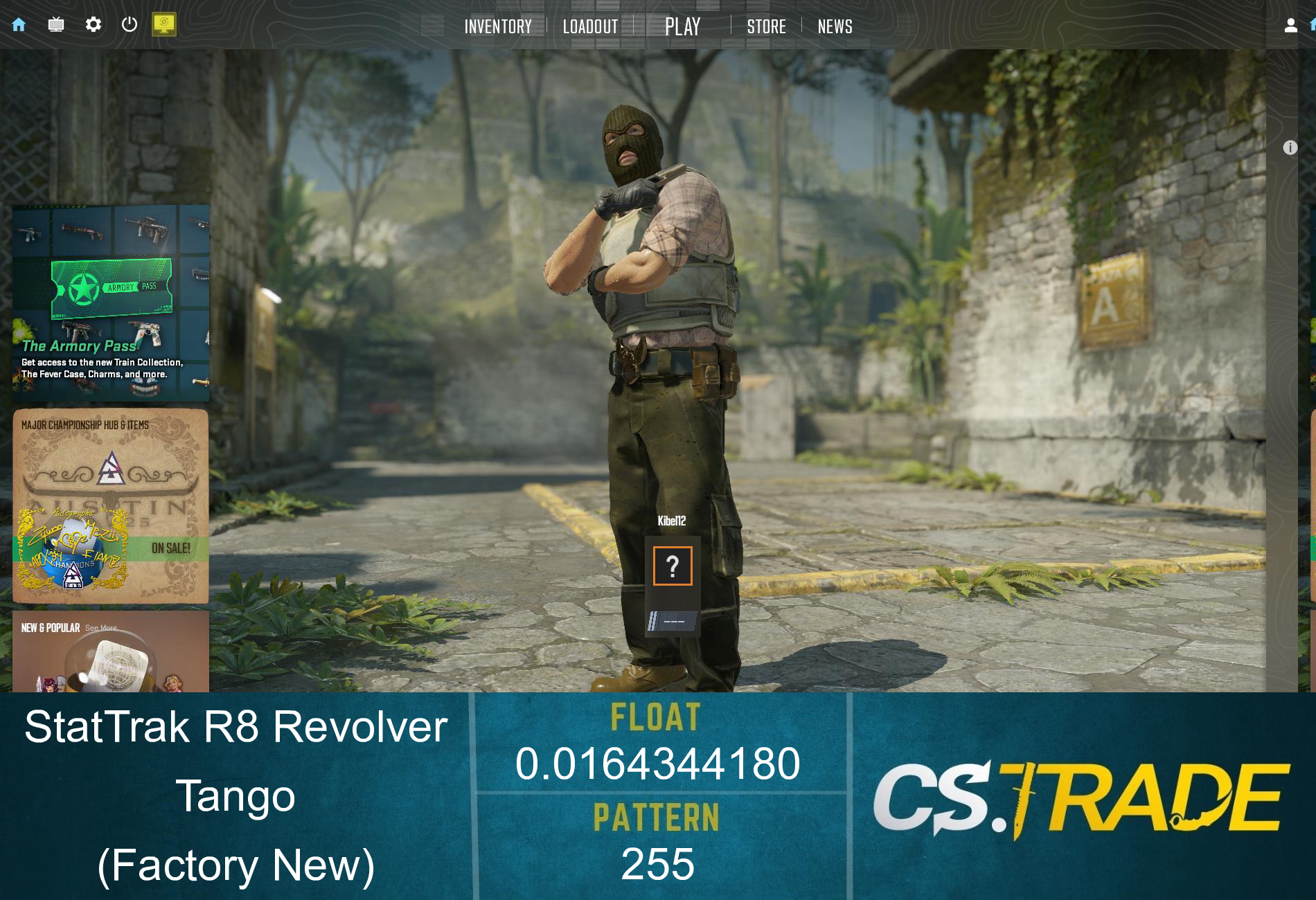This screenshot has height=900, width=1316.
Task: Open the NEWS section
Action: (x=835, y=26)
